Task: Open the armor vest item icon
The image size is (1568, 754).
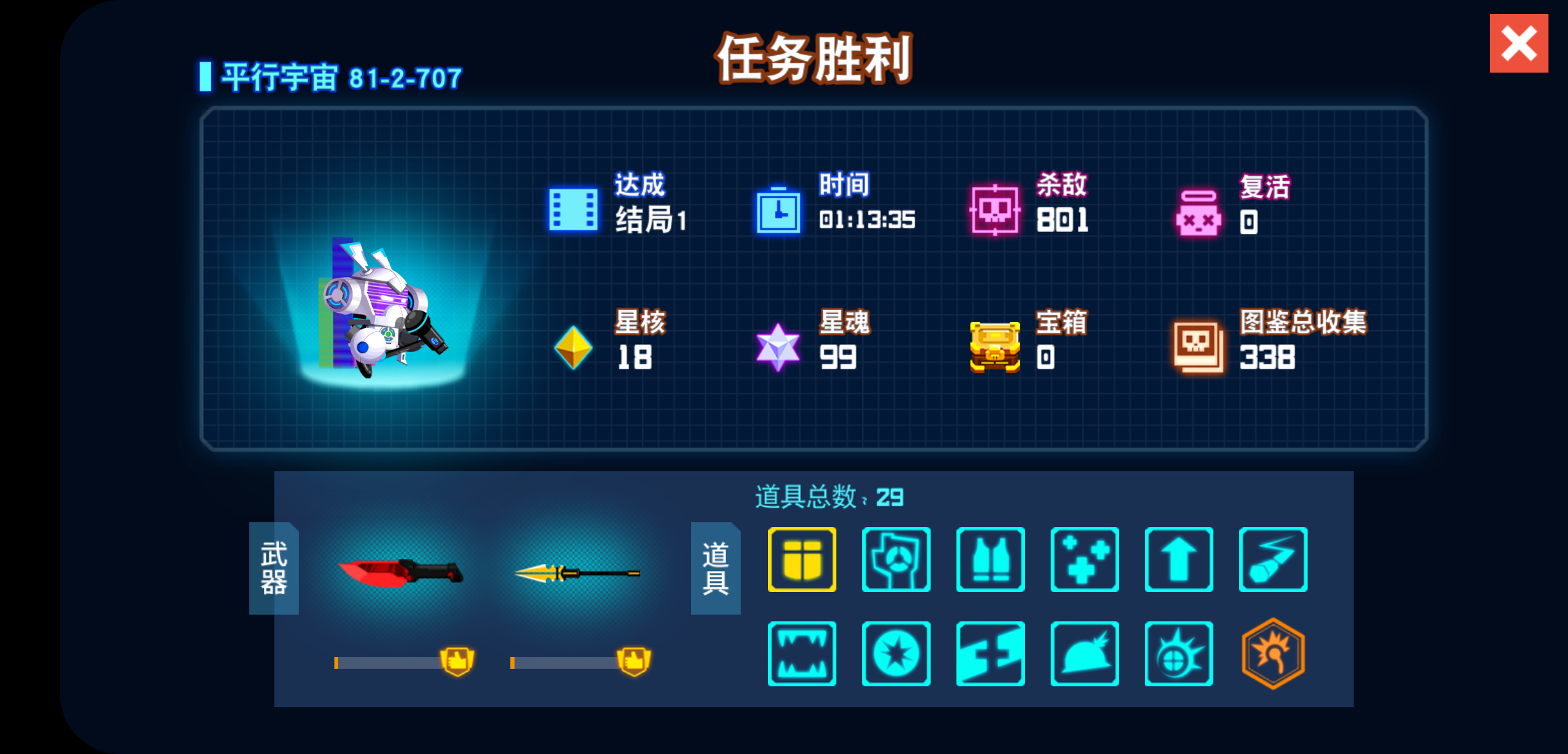Action: [x=991, y=560]
